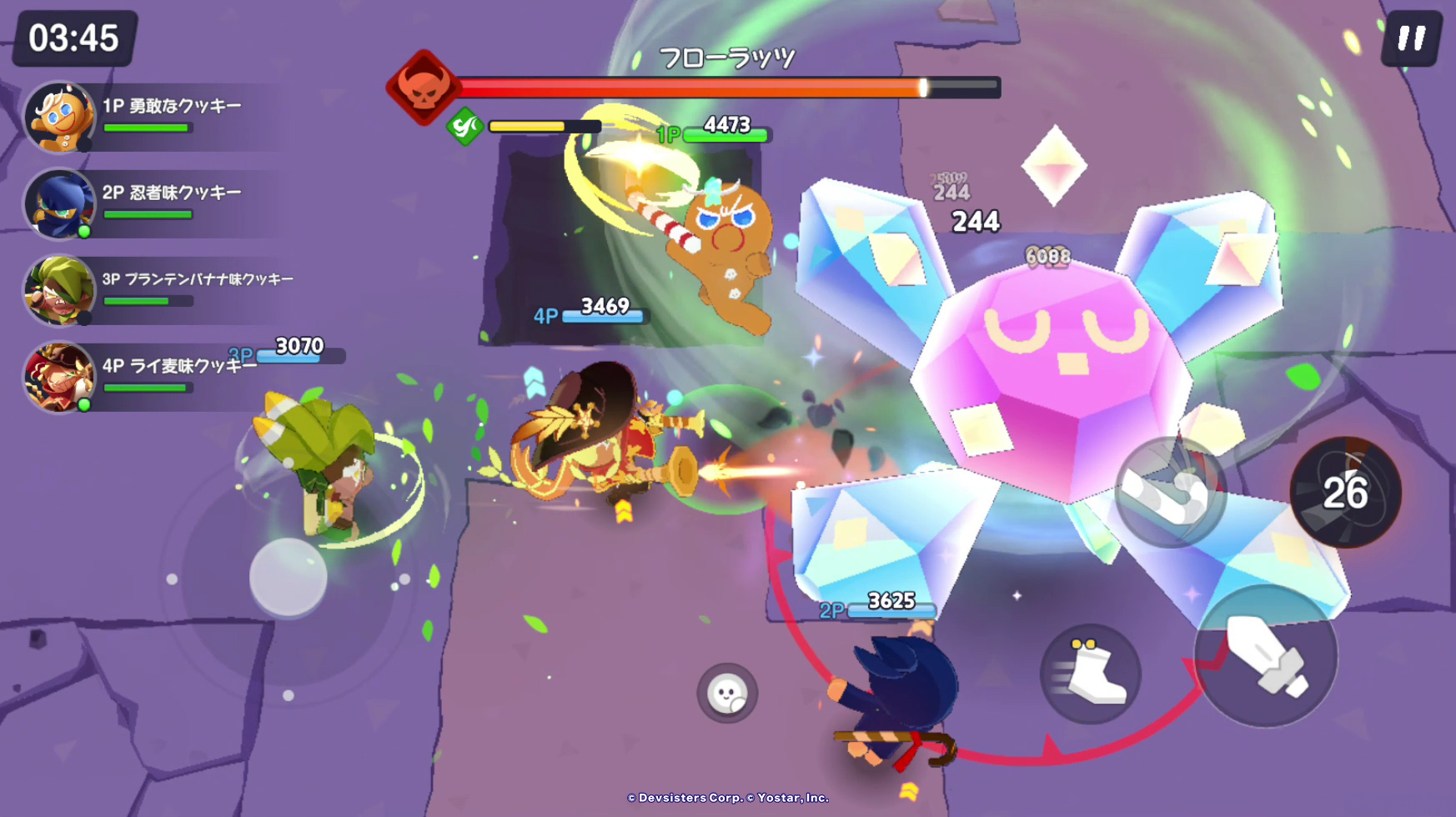
Task: Use the candy cane skill button
Action: tap(1170, 492)
